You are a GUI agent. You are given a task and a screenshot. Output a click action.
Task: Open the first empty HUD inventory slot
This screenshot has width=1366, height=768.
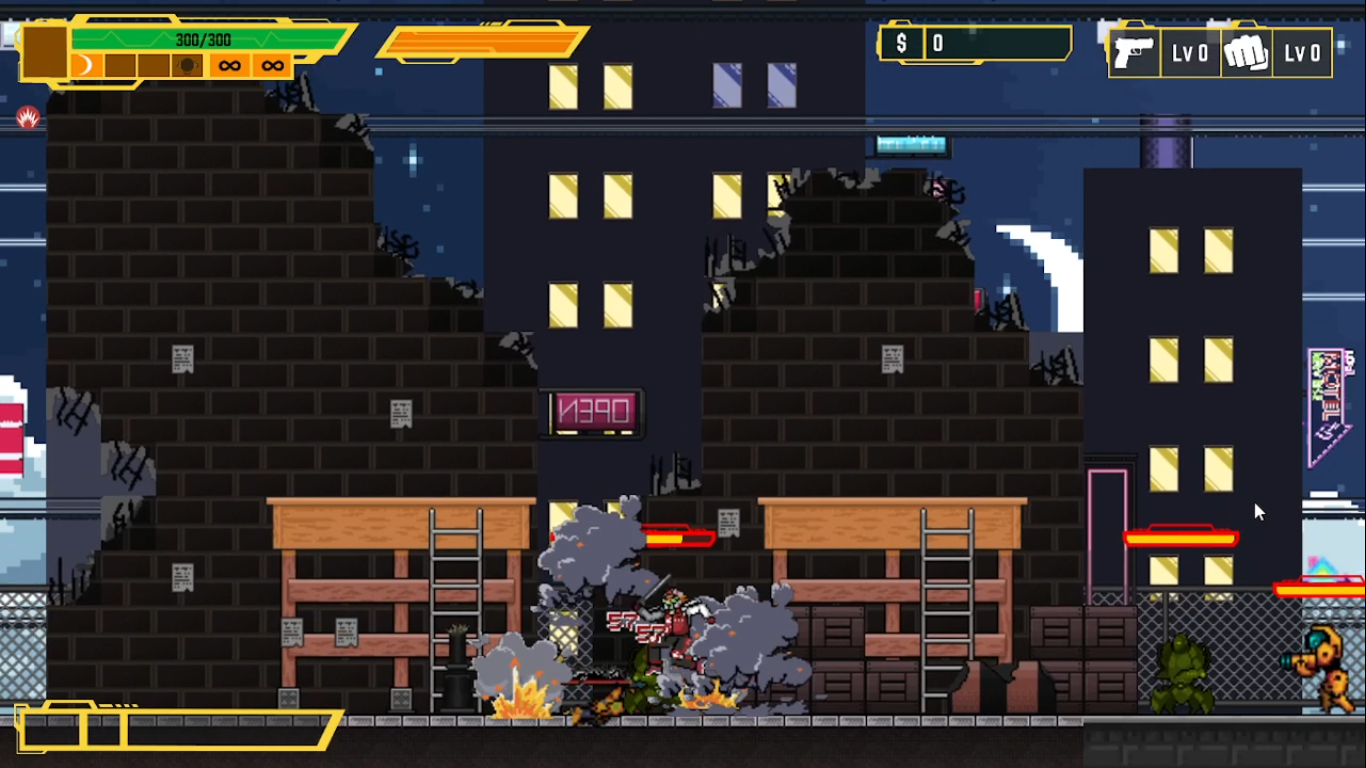pos(120,64)
